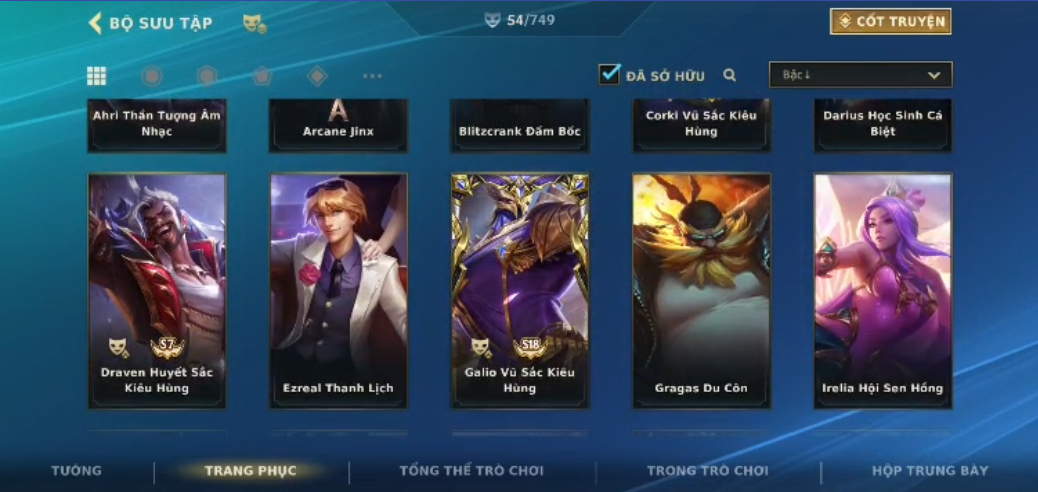
Task: Switch to the Tướng tab
Action: click(77, 471)
